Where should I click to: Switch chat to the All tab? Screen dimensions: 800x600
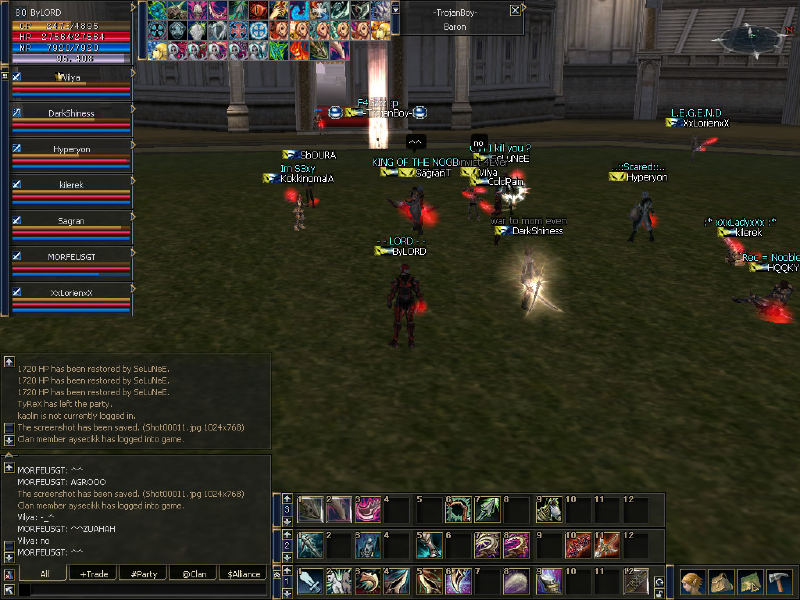(x=45, y=574)
